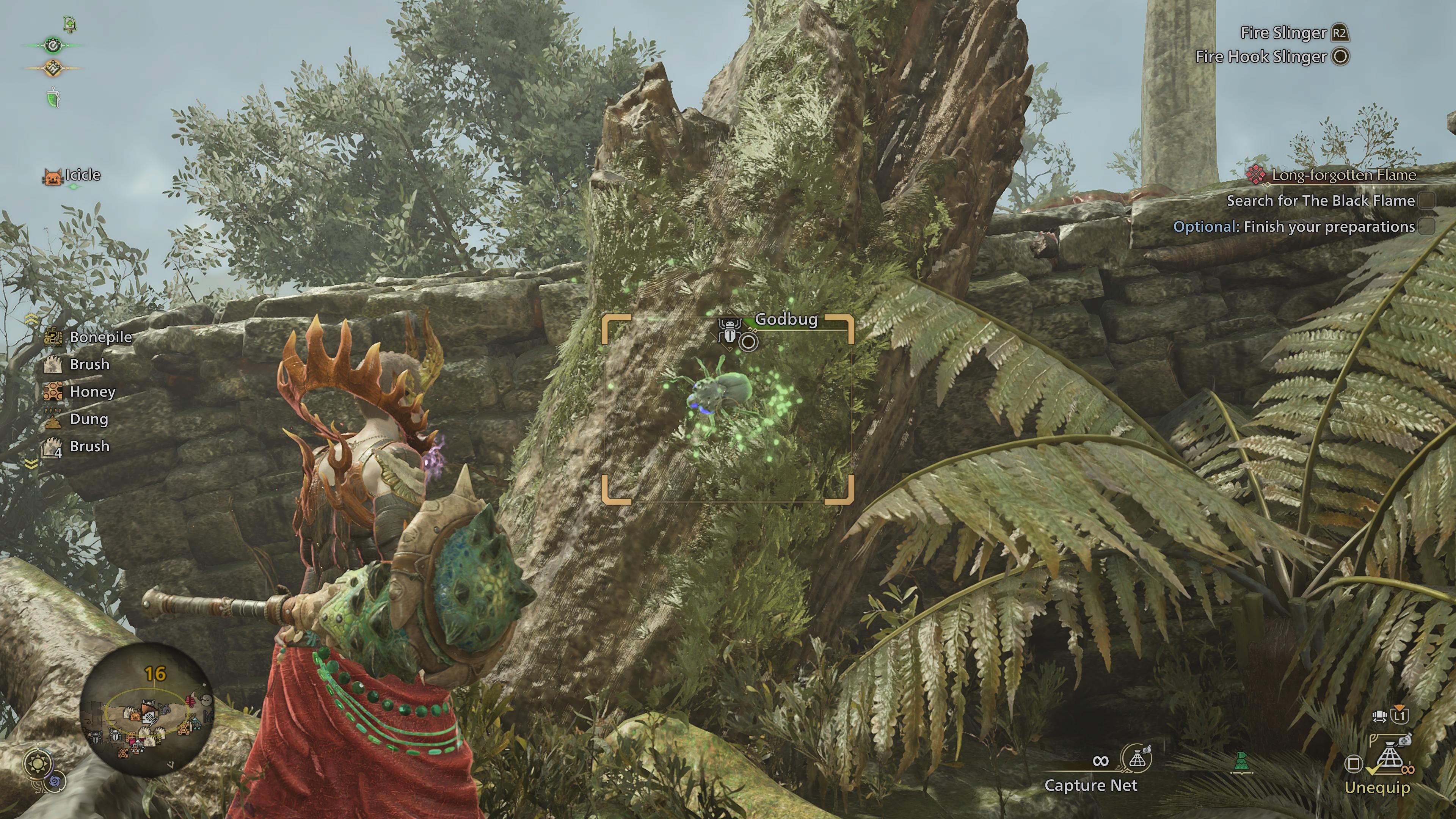1456x819 pixels.
Task: Collapse the gathering list via upper chevrons
Action: pyautogui.click(x=31, y=319)
